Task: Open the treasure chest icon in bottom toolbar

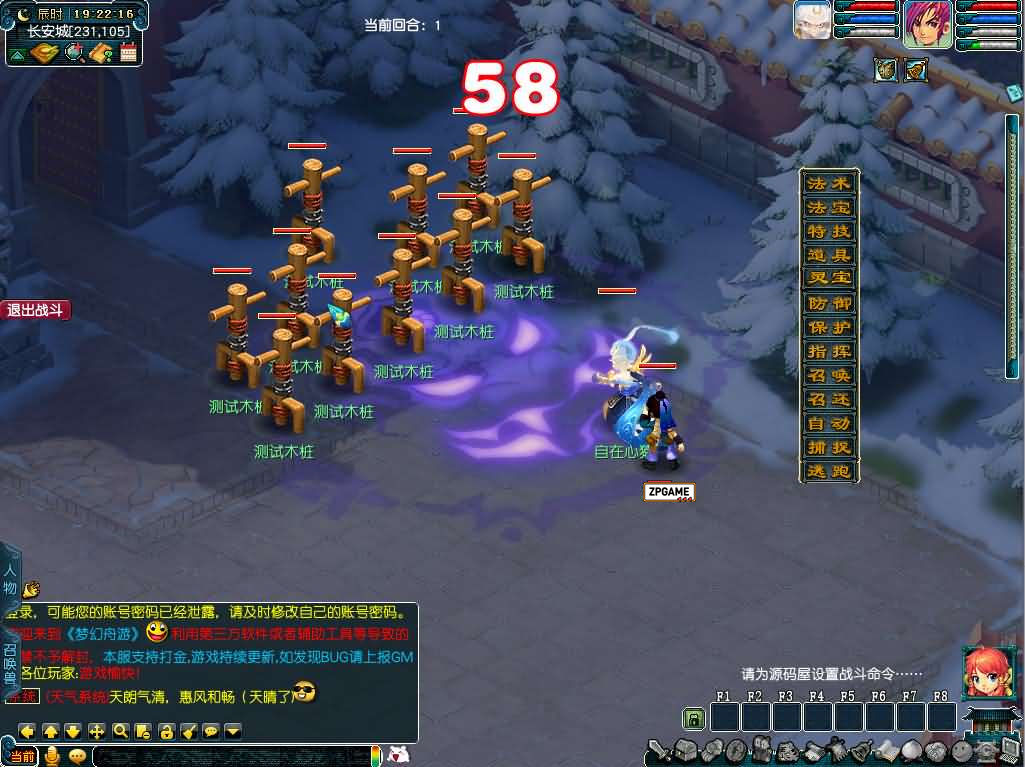Action: click(x=684, y=750)
